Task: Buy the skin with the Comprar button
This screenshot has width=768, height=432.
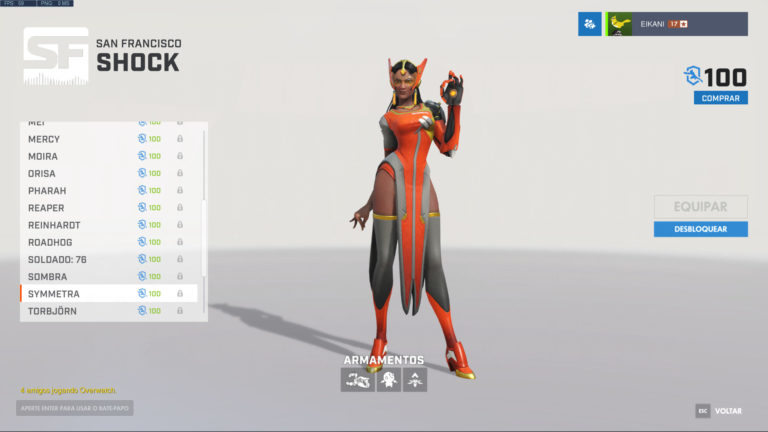Action: [x=720, y=98]
